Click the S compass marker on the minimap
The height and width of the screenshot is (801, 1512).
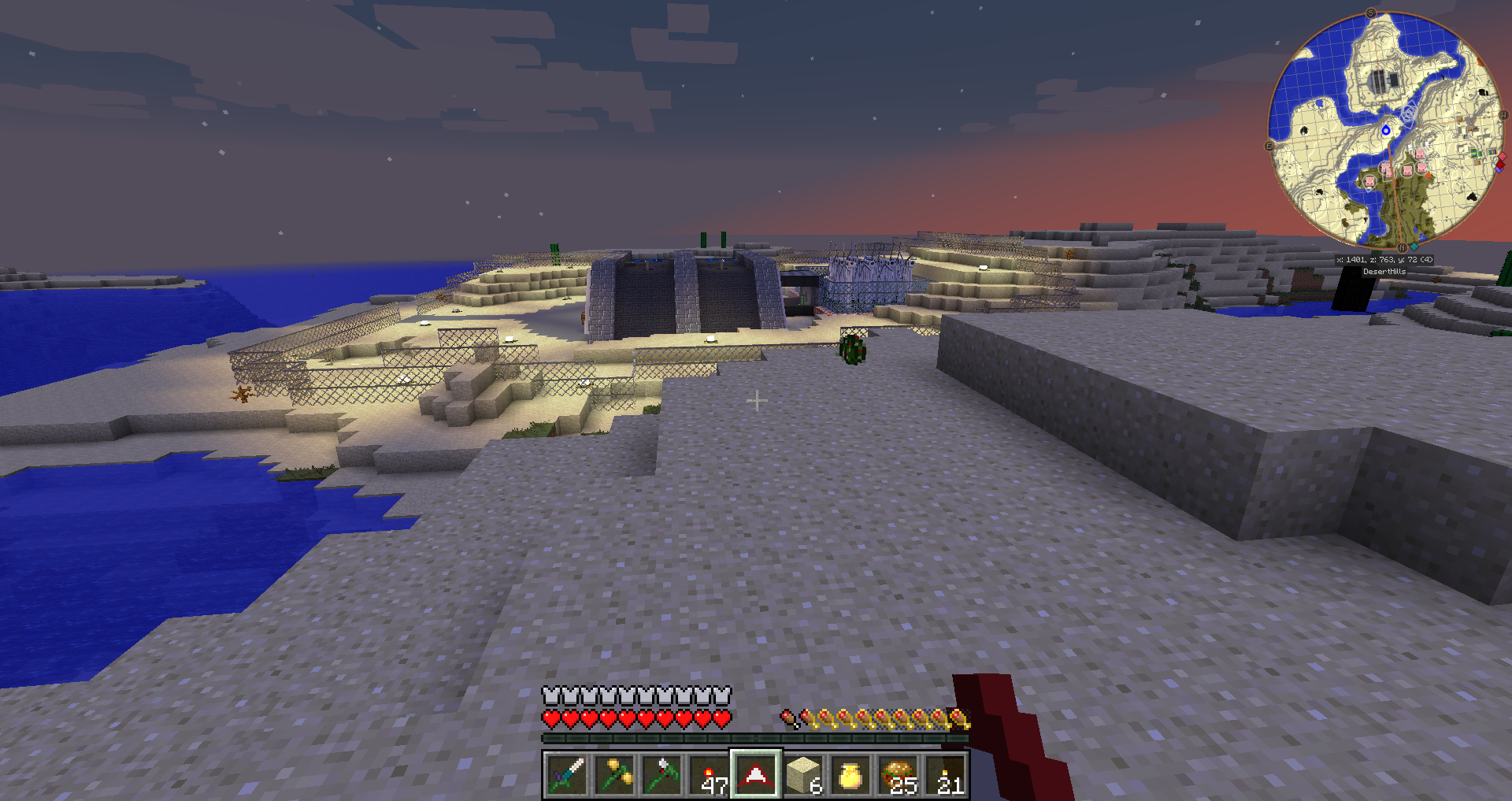(1371, 13)
